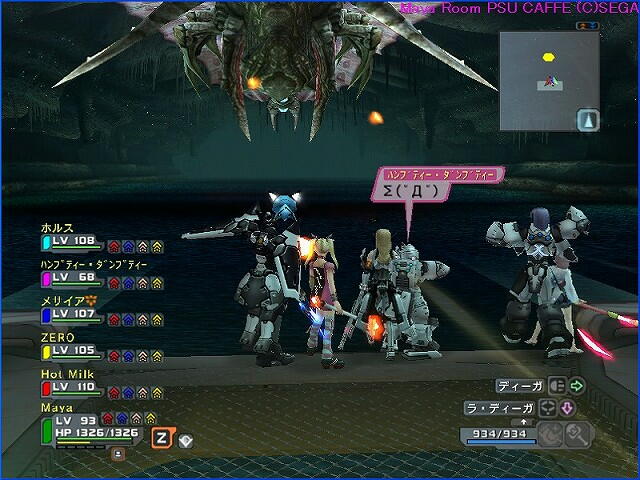Click the compass arrow icon on minimap

589,120
